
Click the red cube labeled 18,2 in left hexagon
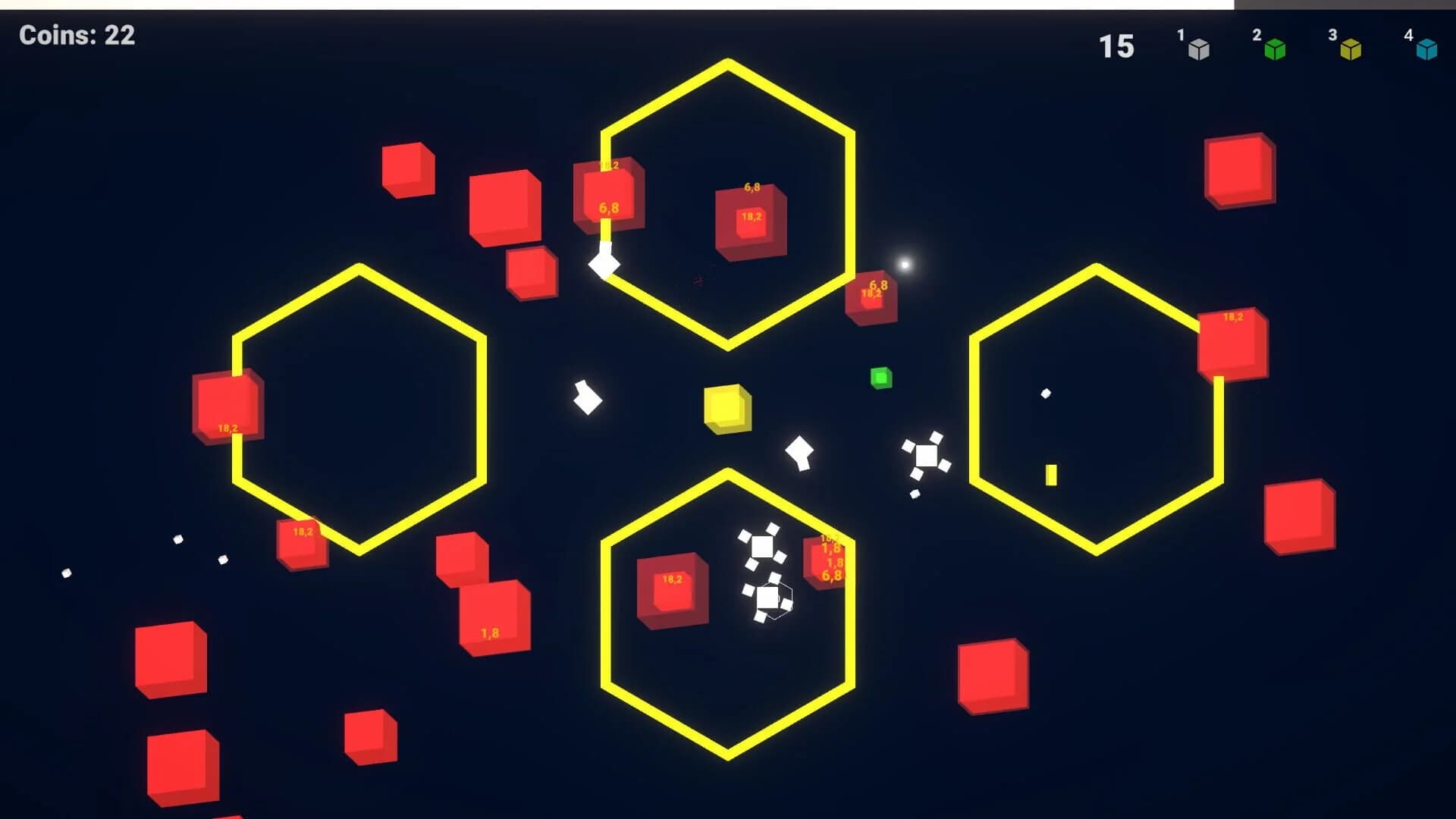tap(227, 406)
